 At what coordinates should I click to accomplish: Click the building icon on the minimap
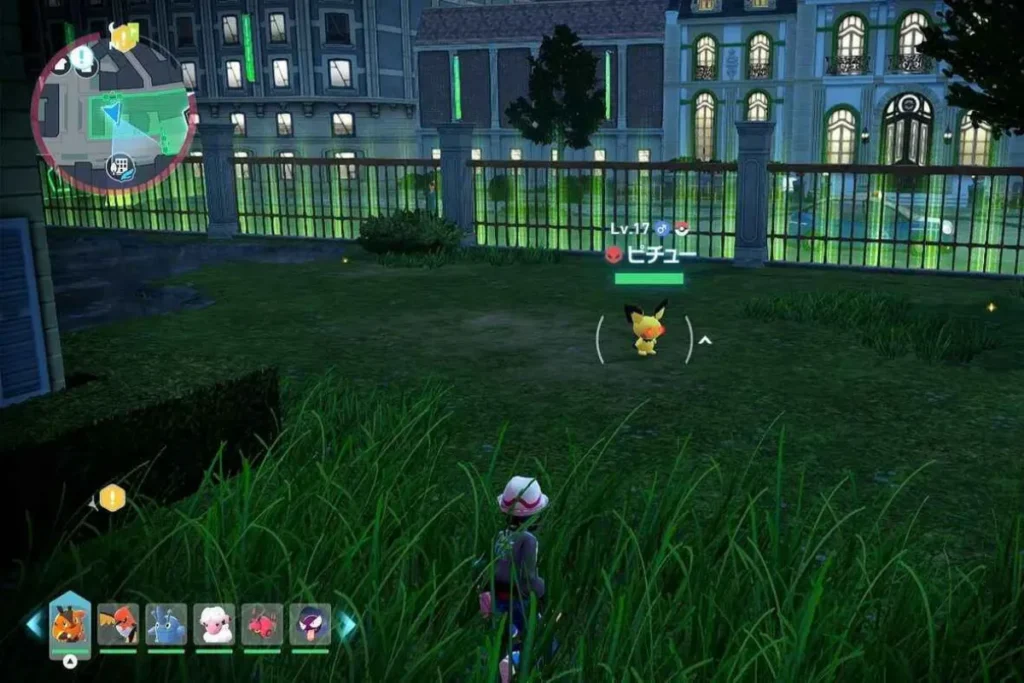(x=119, y=167)
